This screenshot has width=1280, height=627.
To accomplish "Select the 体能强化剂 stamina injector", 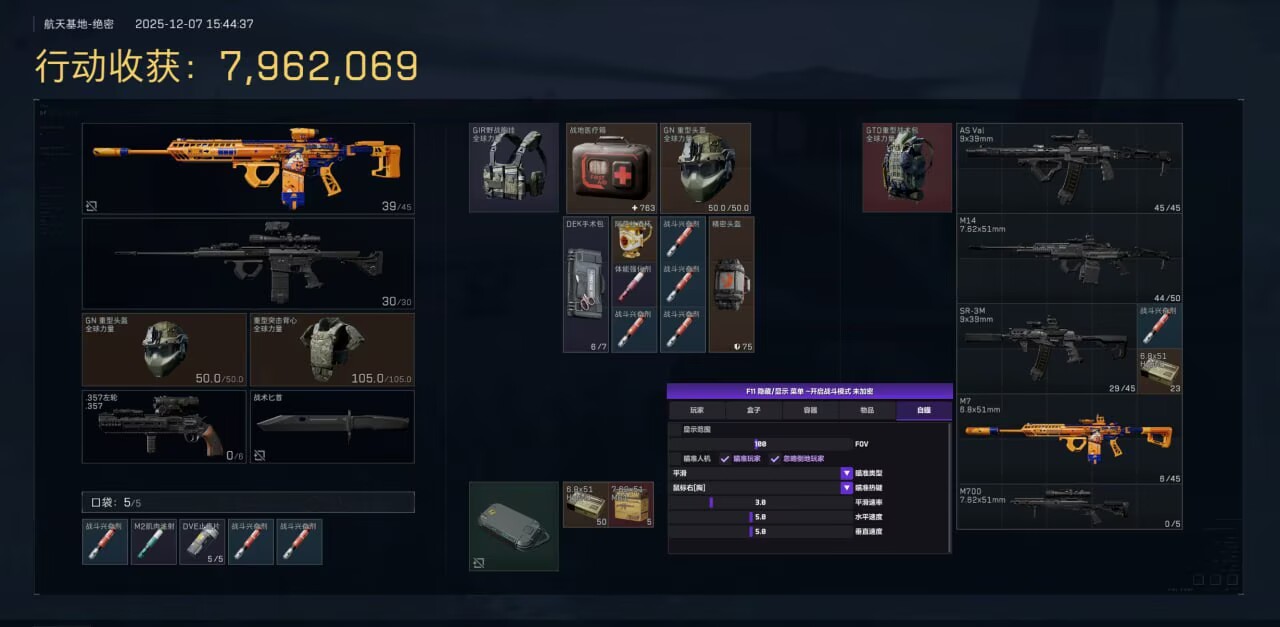I will click(634, 285).
